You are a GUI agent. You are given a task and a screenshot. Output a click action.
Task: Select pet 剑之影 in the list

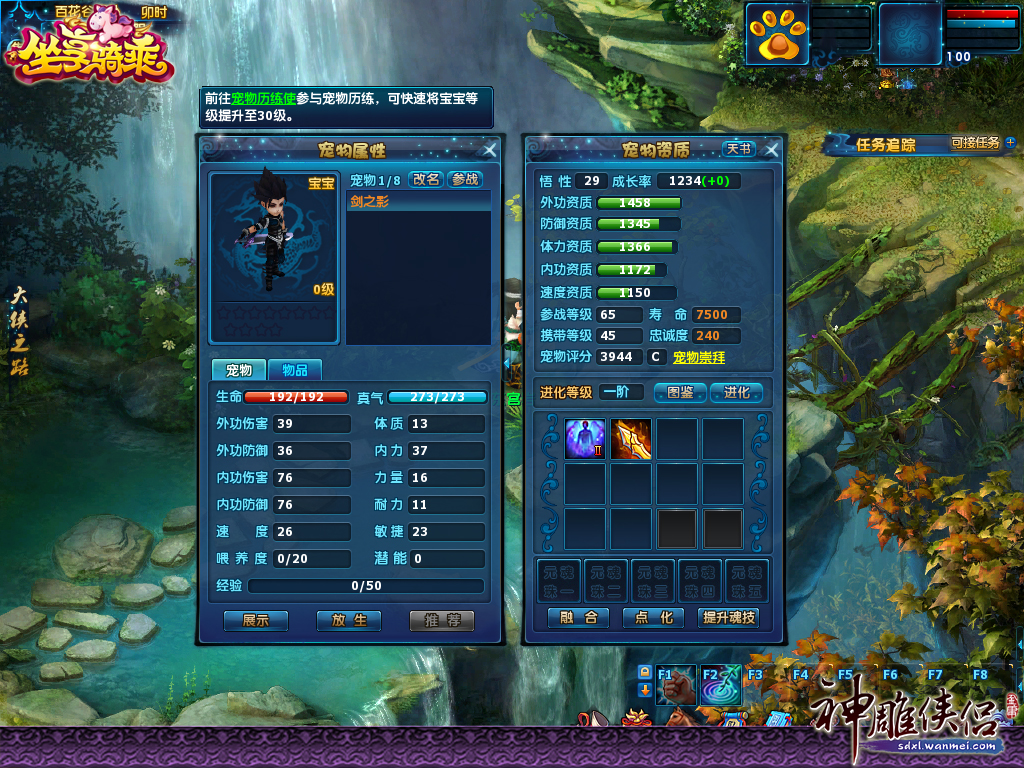pos(419,201)
